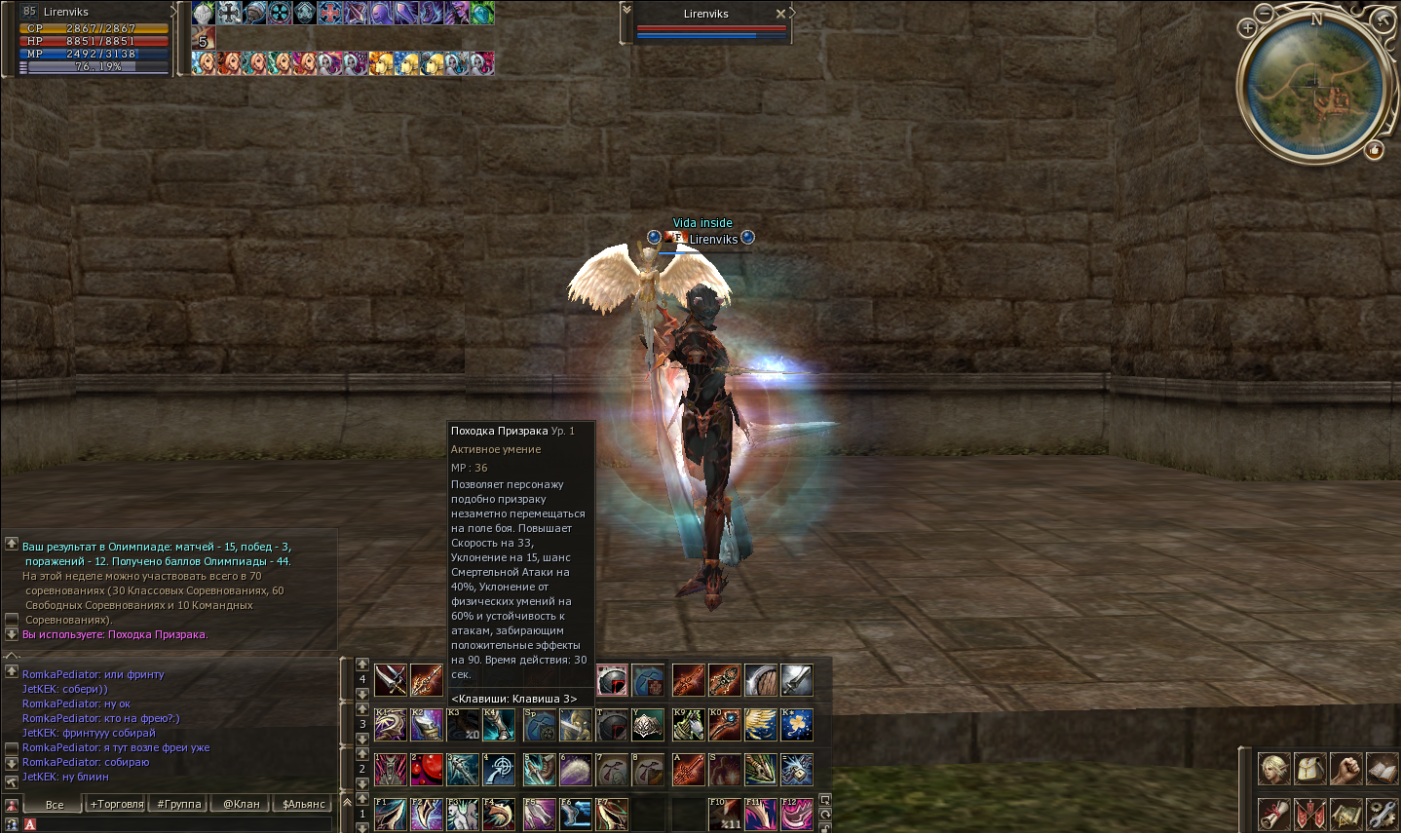Image resolution: width=1401 pixels, height=833 pixels.
Task: Open the world map icon
Action: coord(1346,814)
